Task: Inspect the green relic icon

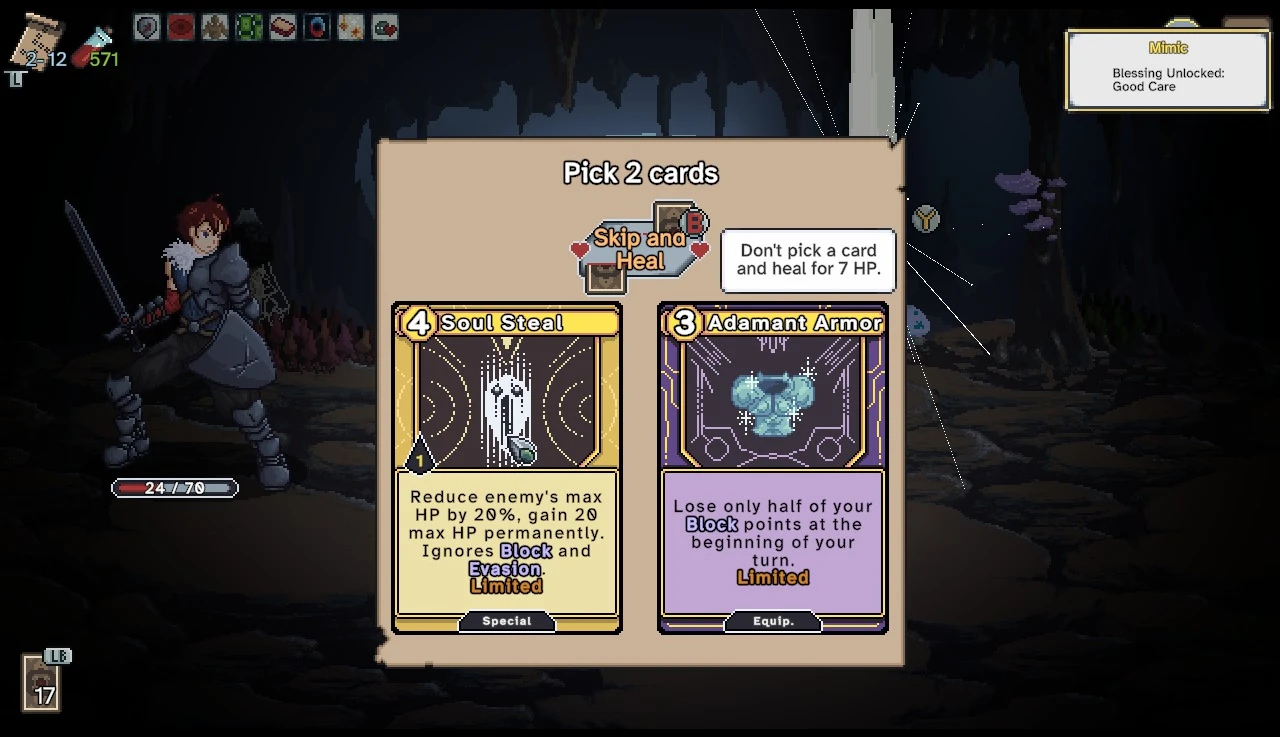Action: 249,27
